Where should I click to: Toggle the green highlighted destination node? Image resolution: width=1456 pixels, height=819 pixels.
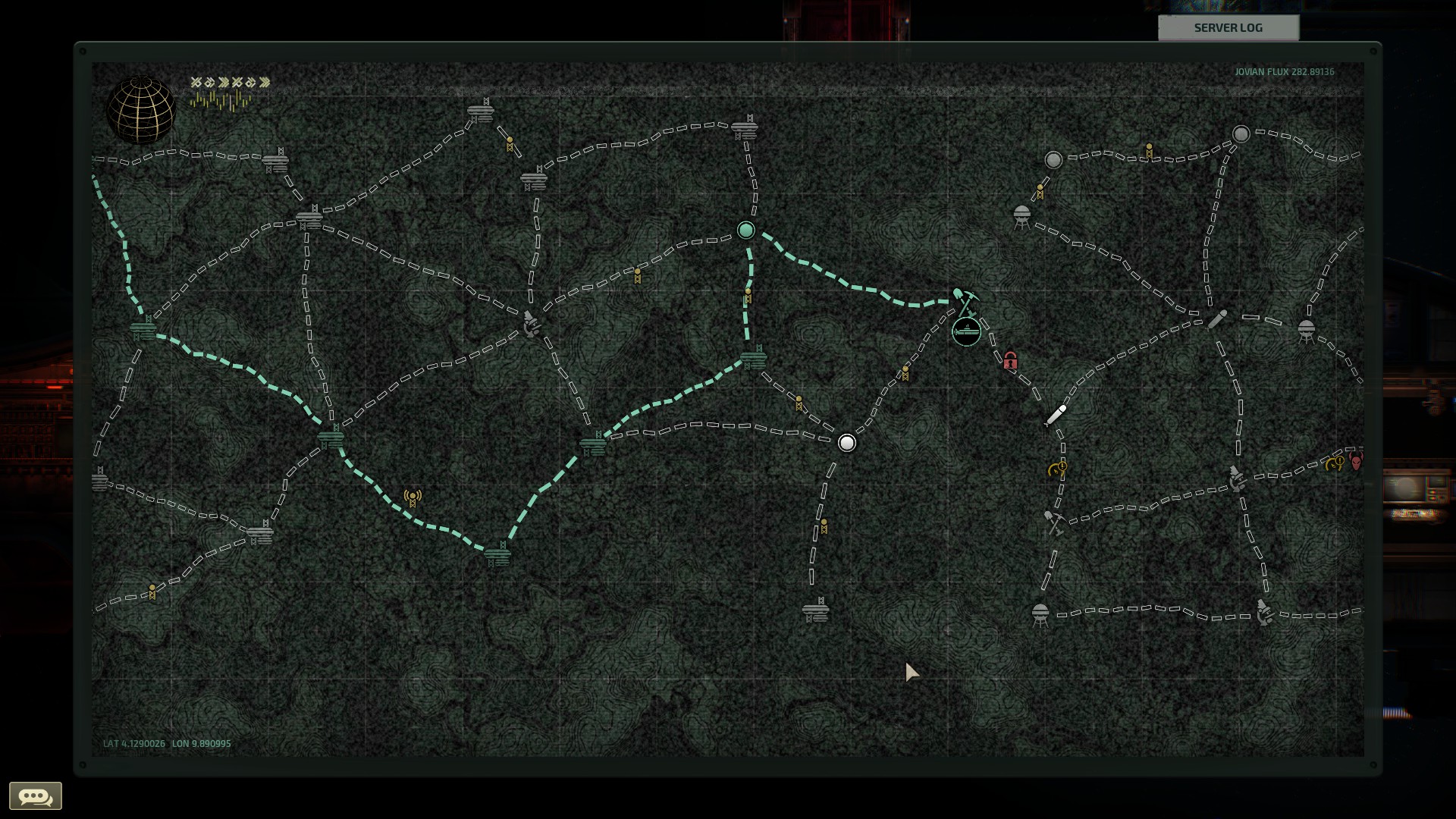pyautogui.click(x=745, y=230)
